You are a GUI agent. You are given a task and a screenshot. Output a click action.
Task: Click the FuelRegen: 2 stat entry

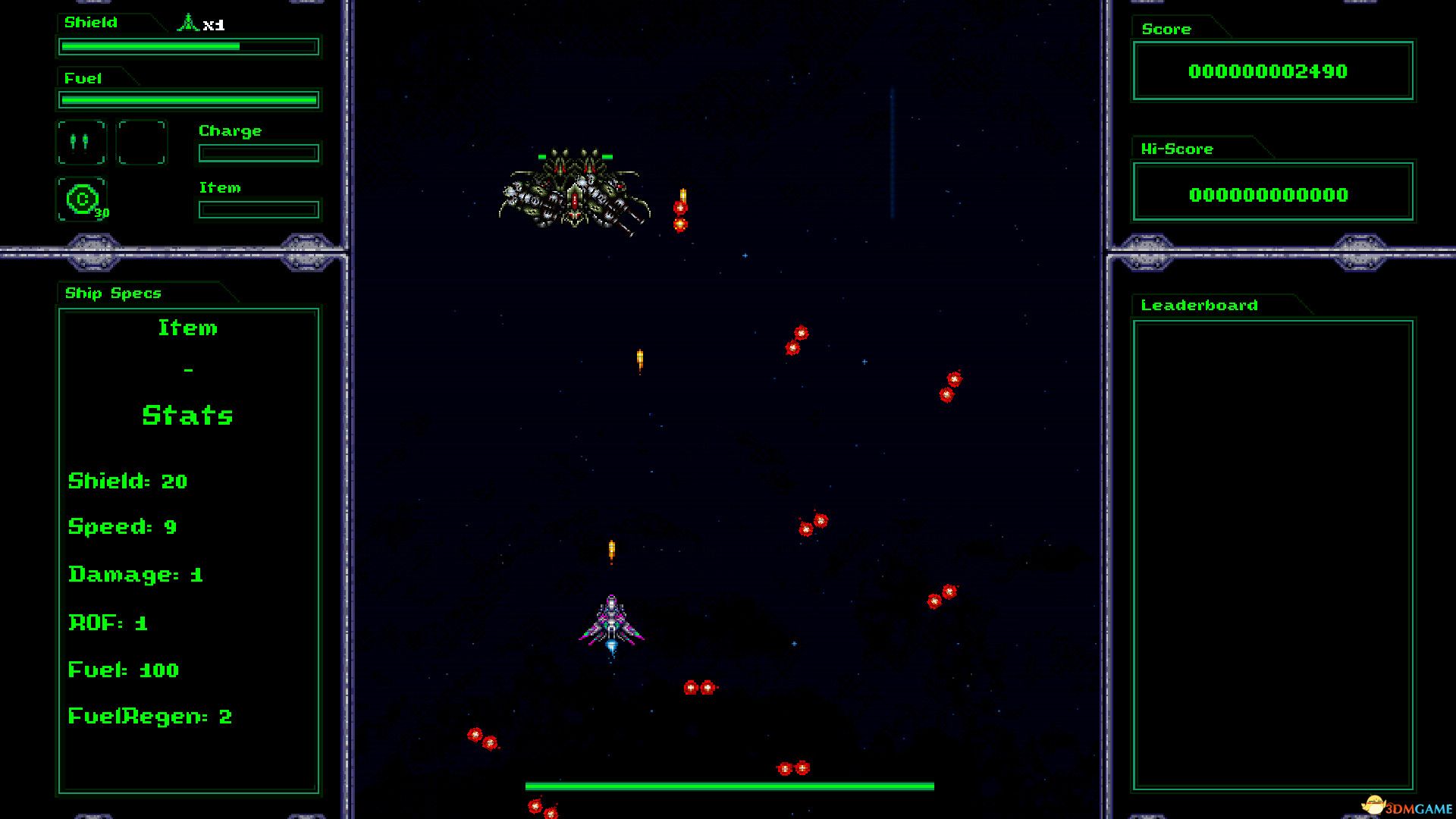click(149, 716)
